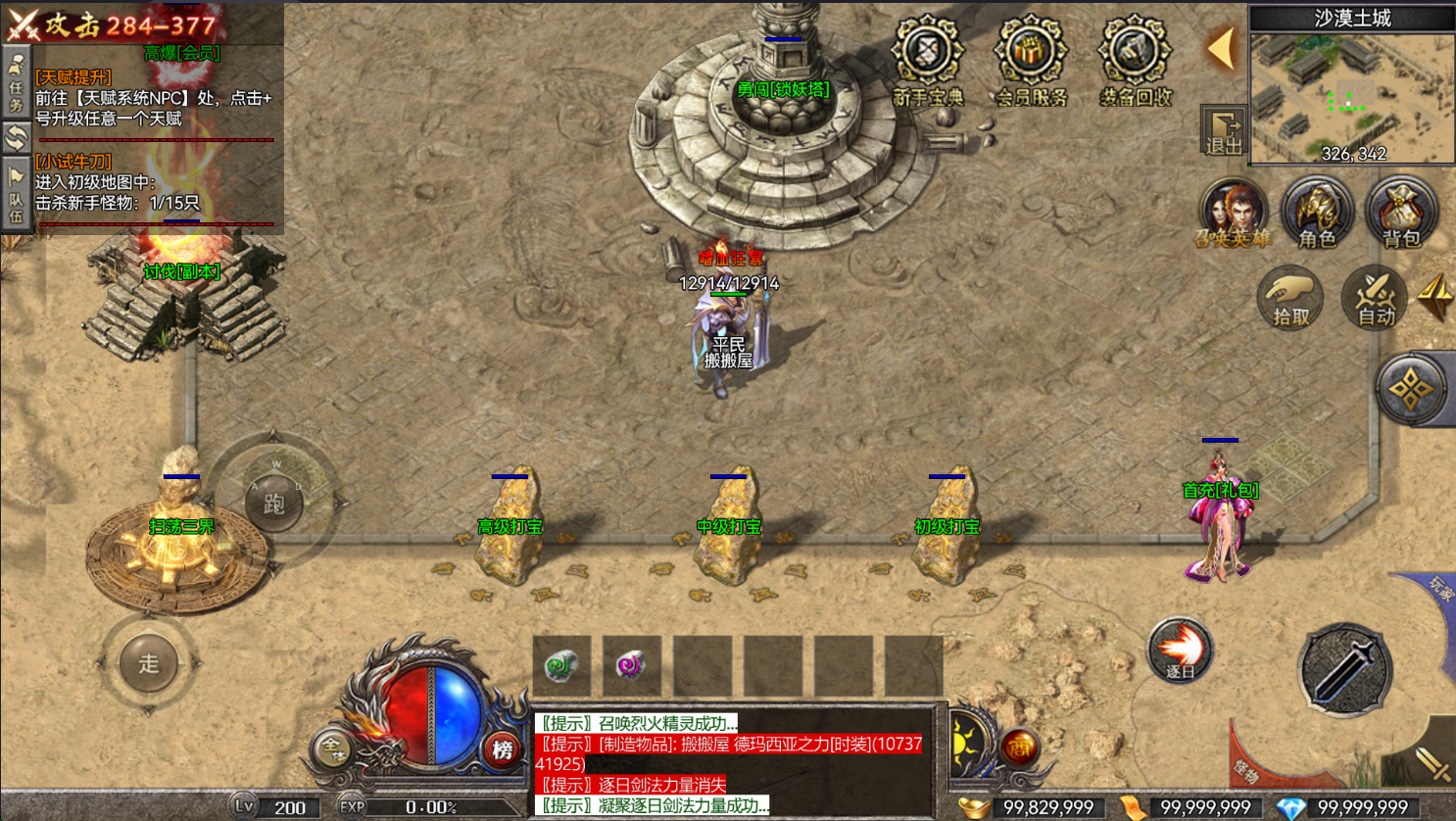Open the 榜 ranking button
The width and height of the screenshot is (1456, 821).
(503, 750)
